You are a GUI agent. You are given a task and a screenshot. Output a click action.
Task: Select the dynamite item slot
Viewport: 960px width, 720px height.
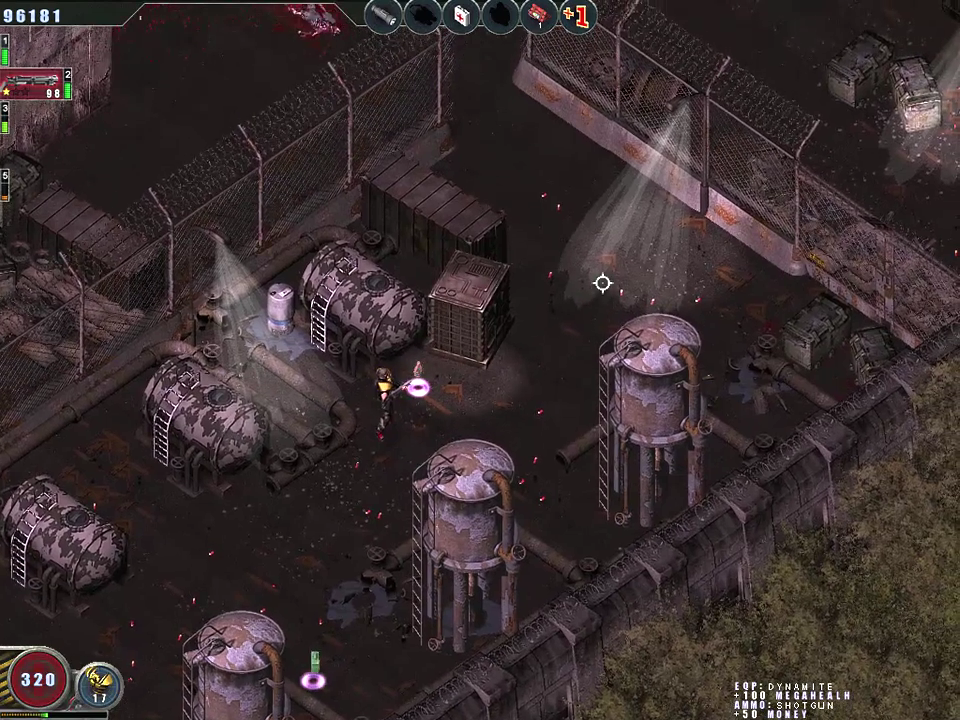click(539, 16)
